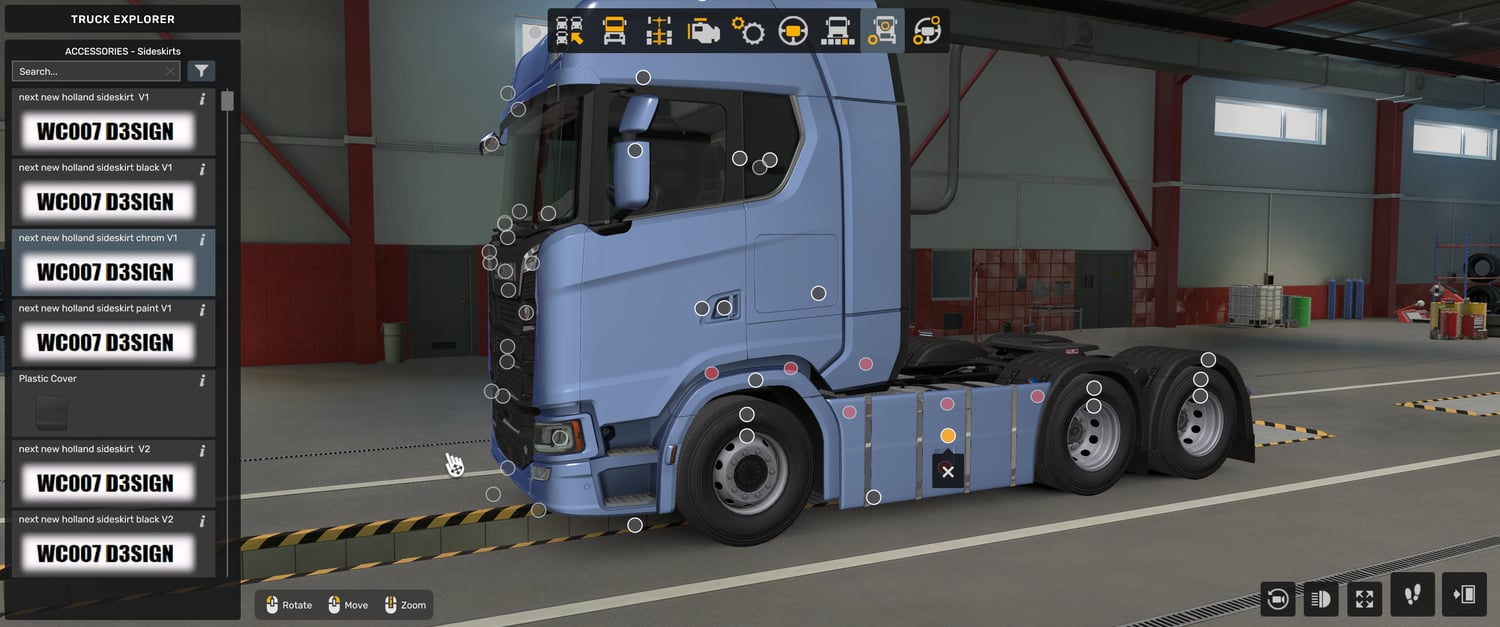The image size is (1500, 627).
Task: Select next new holland sideskirt V1
Action: coord(105,122)
